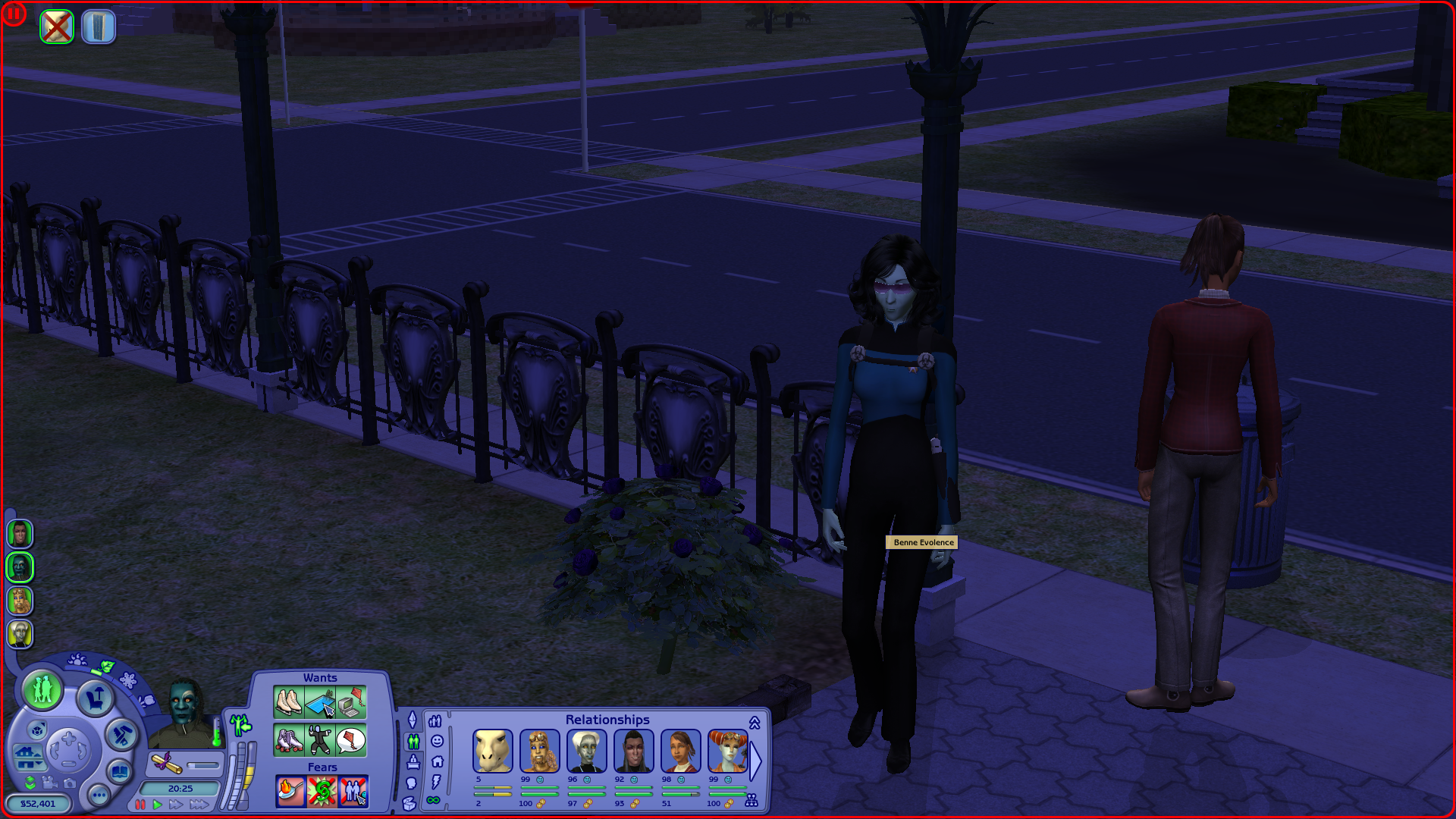This screenshot has height=819, width=1456.
Task: Show next relationships with right arrow
Action: (x=755, y=760)
